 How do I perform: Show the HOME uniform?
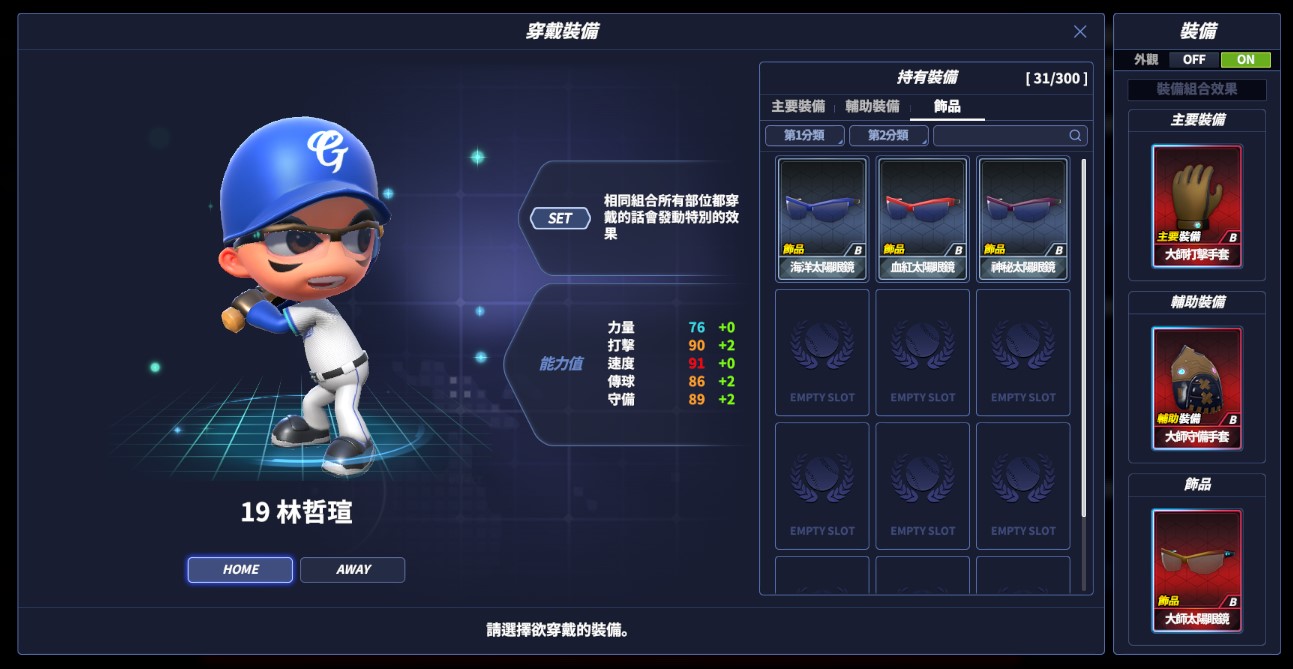click(x=240, y=570)
